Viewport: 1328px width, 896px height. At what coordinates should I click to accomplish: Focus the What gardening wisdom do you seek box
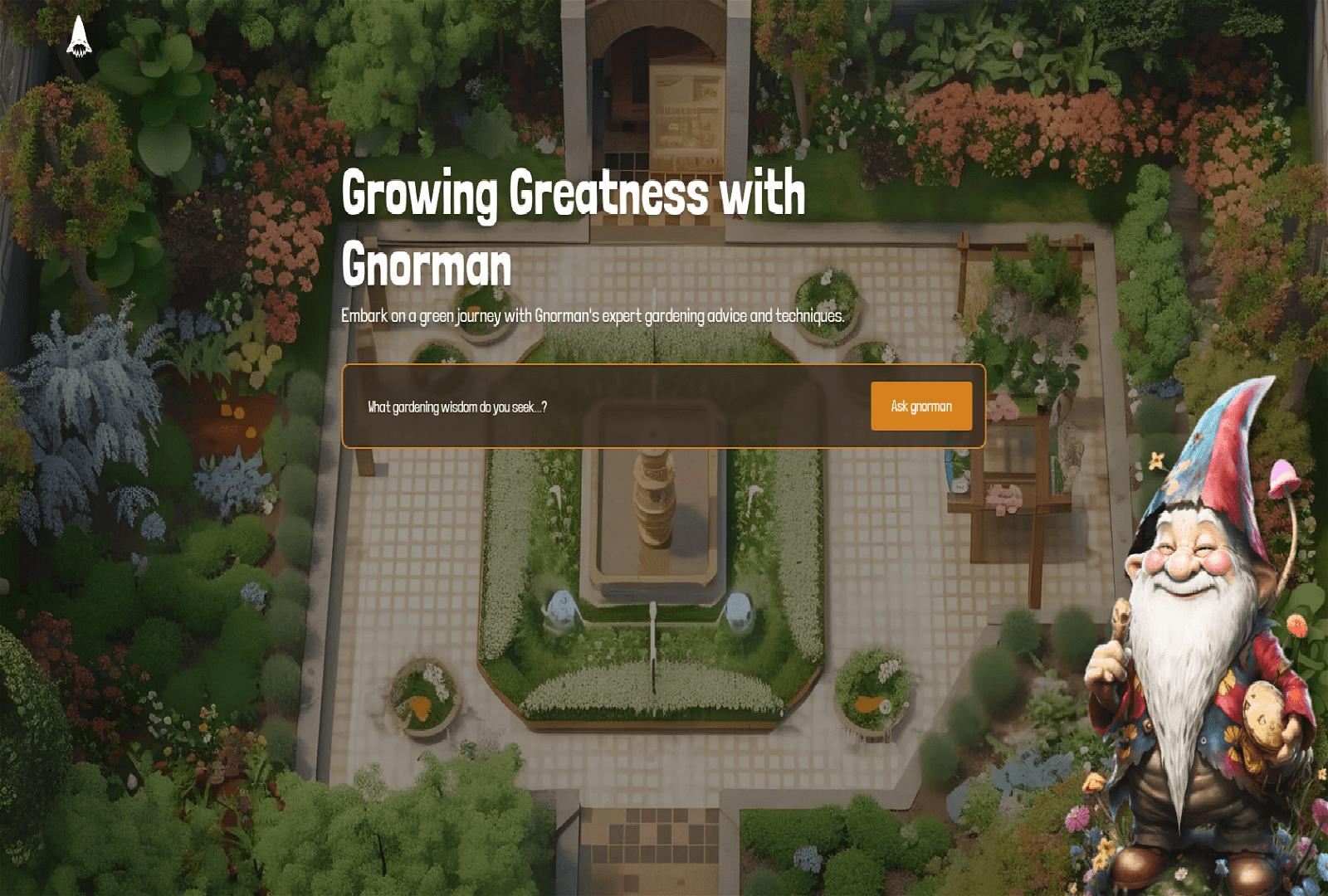click(581, 407)
